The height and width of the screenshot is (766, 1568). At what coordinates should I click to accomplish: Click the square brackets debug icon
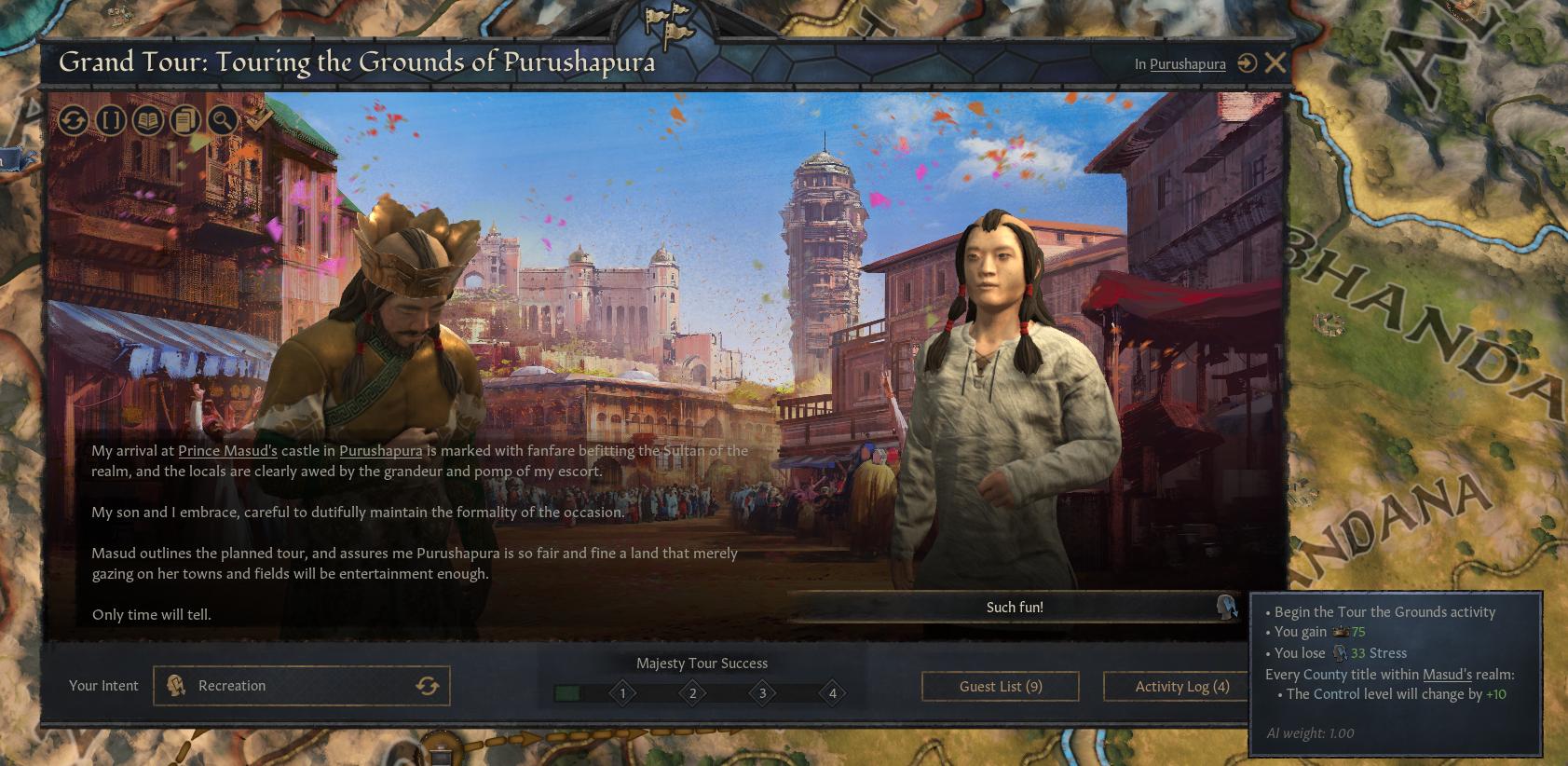tap(111, 120)
